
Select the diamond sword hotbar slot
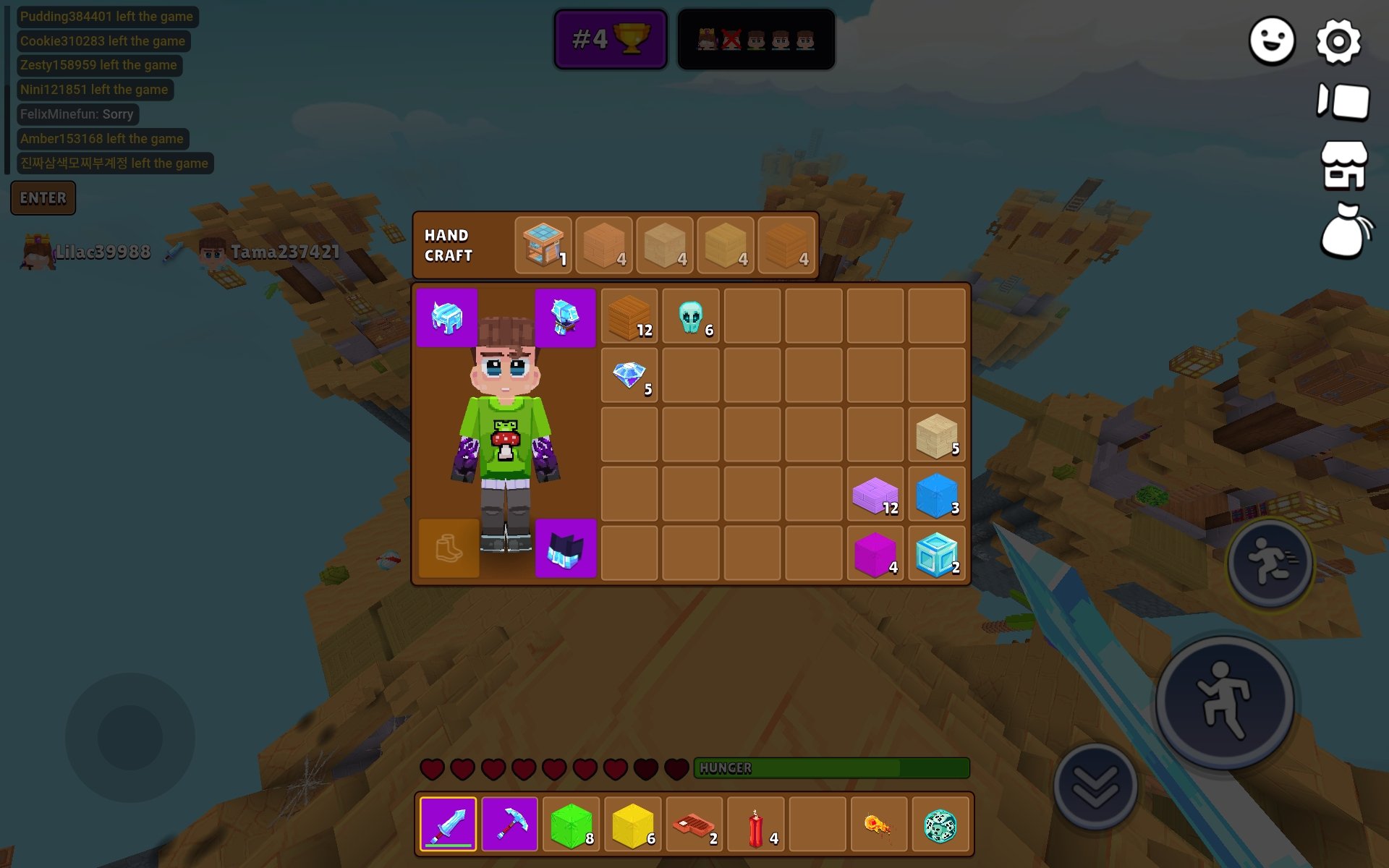[x=448, y=824]
